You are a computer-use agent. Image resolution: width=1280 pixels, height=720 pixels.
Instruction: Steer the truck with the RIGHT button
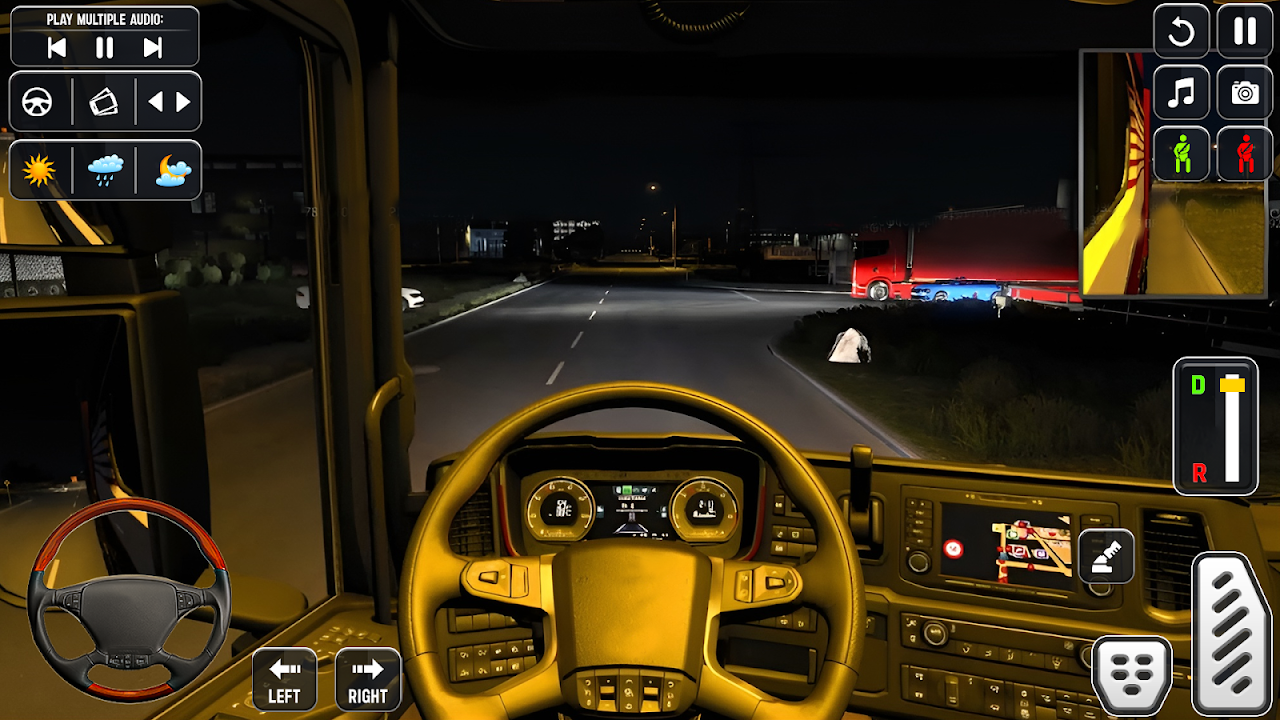click(368, 680)
